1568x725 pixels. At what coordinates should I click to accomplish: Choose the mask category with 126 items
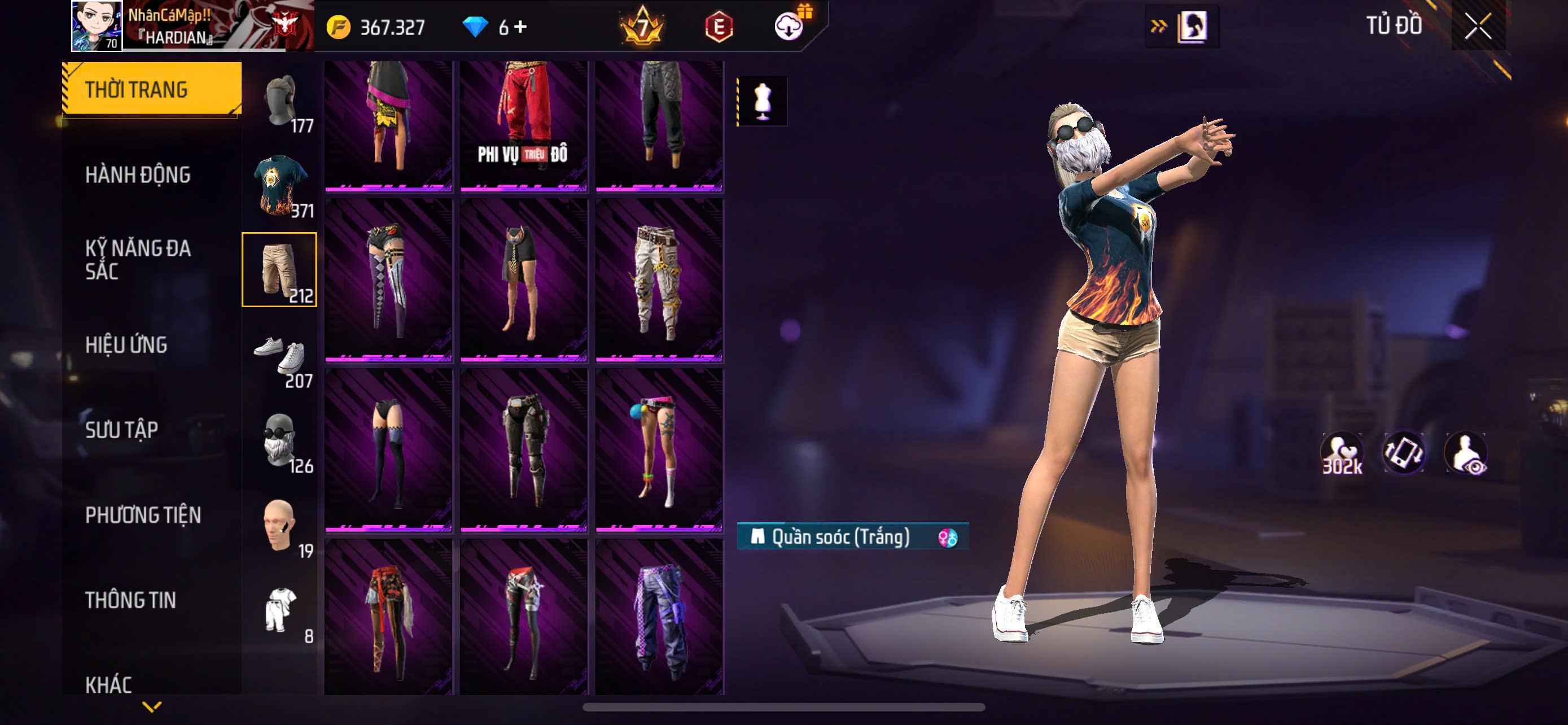coord(281,441)
